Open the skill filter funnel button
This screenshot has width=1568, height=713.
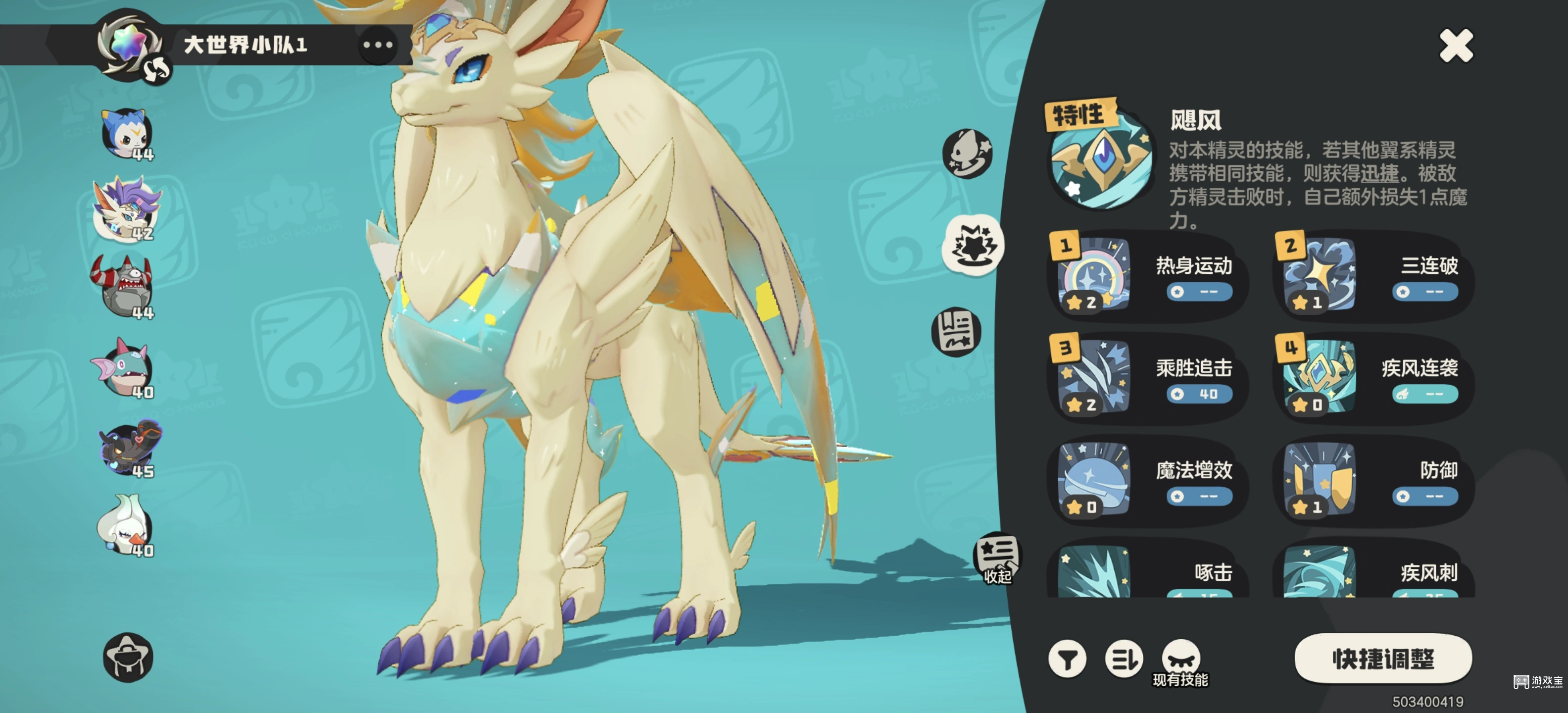1067,659
